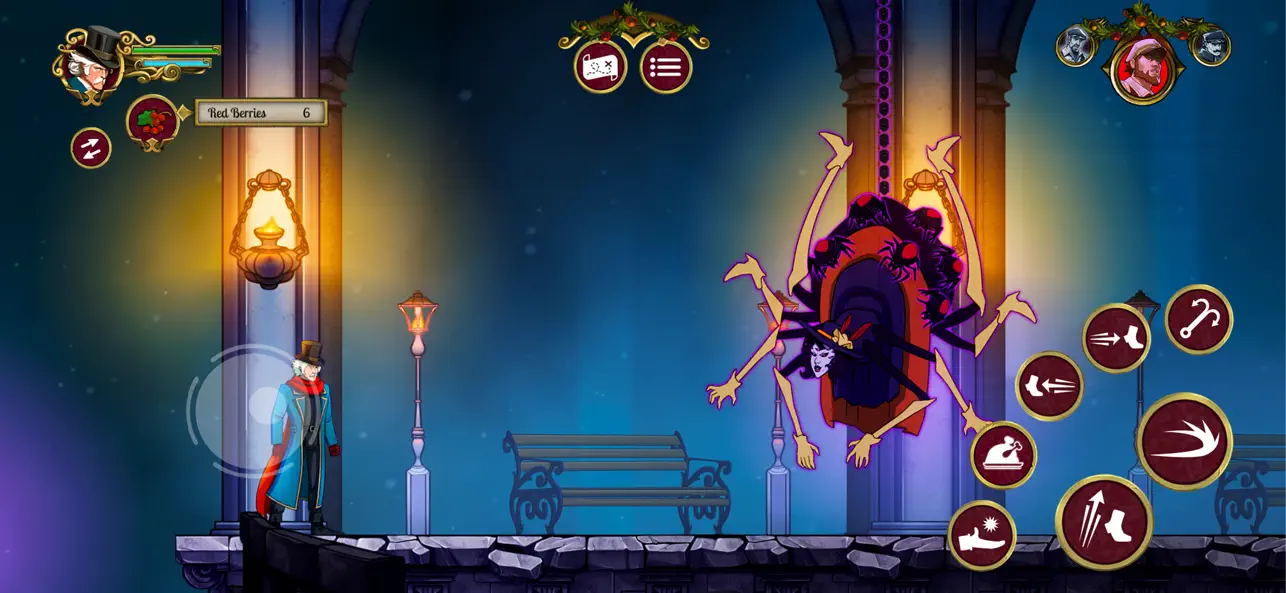Switch to the red-haired character portrait
The image size is (1286, 593).
(x=1143, y=69)
